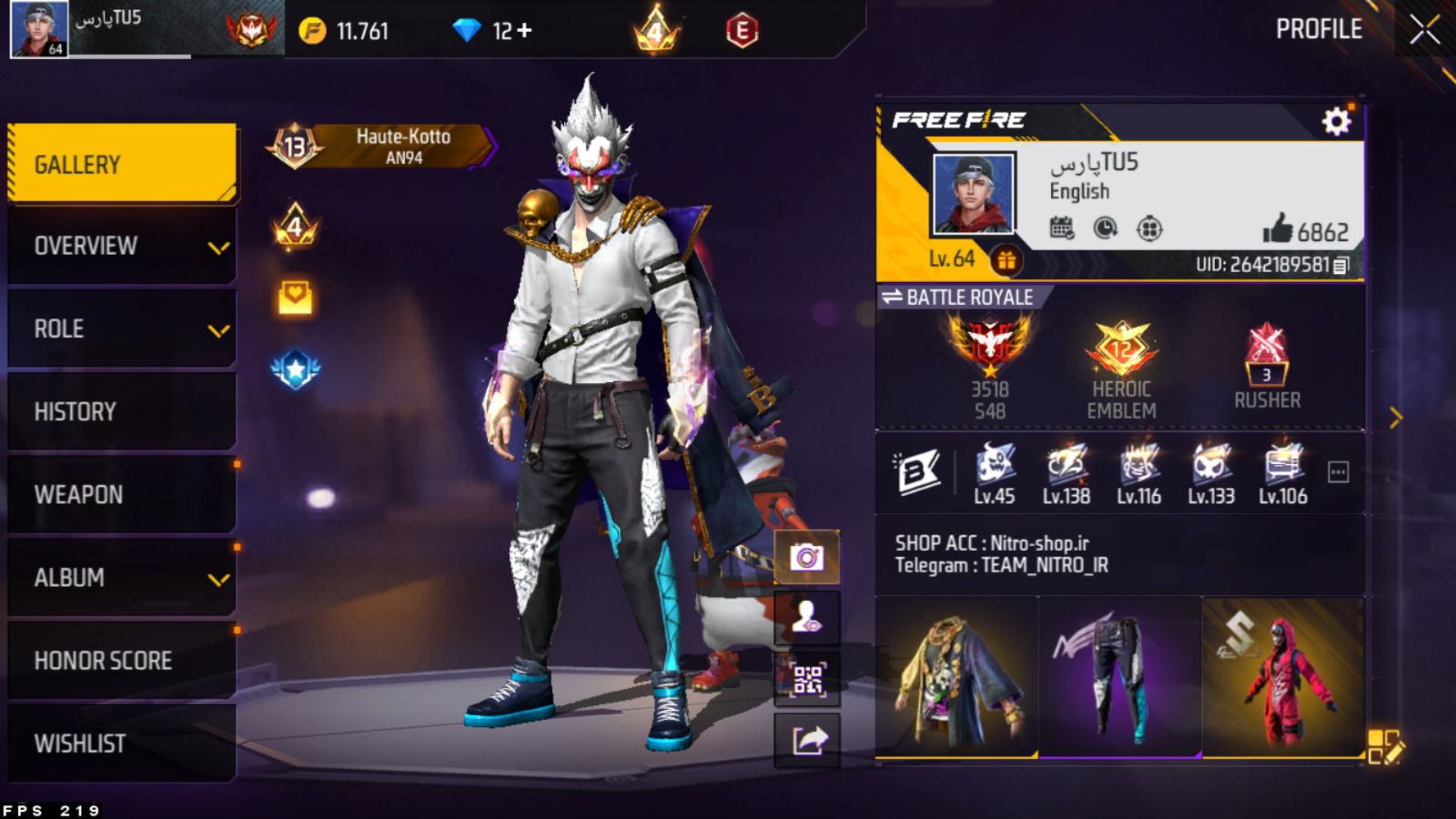Go to next page with yellow arrow
Viewport: 1456px width, 819px height.
coord(1395,418)
